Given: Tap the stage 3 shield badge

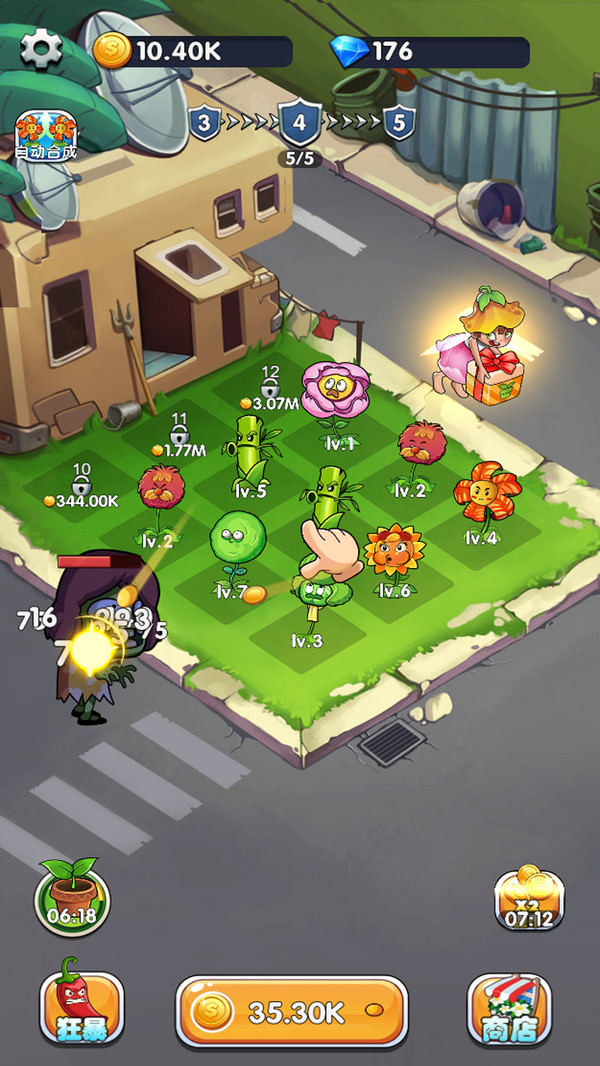Looking at the screenshot, I should [204, 124].
